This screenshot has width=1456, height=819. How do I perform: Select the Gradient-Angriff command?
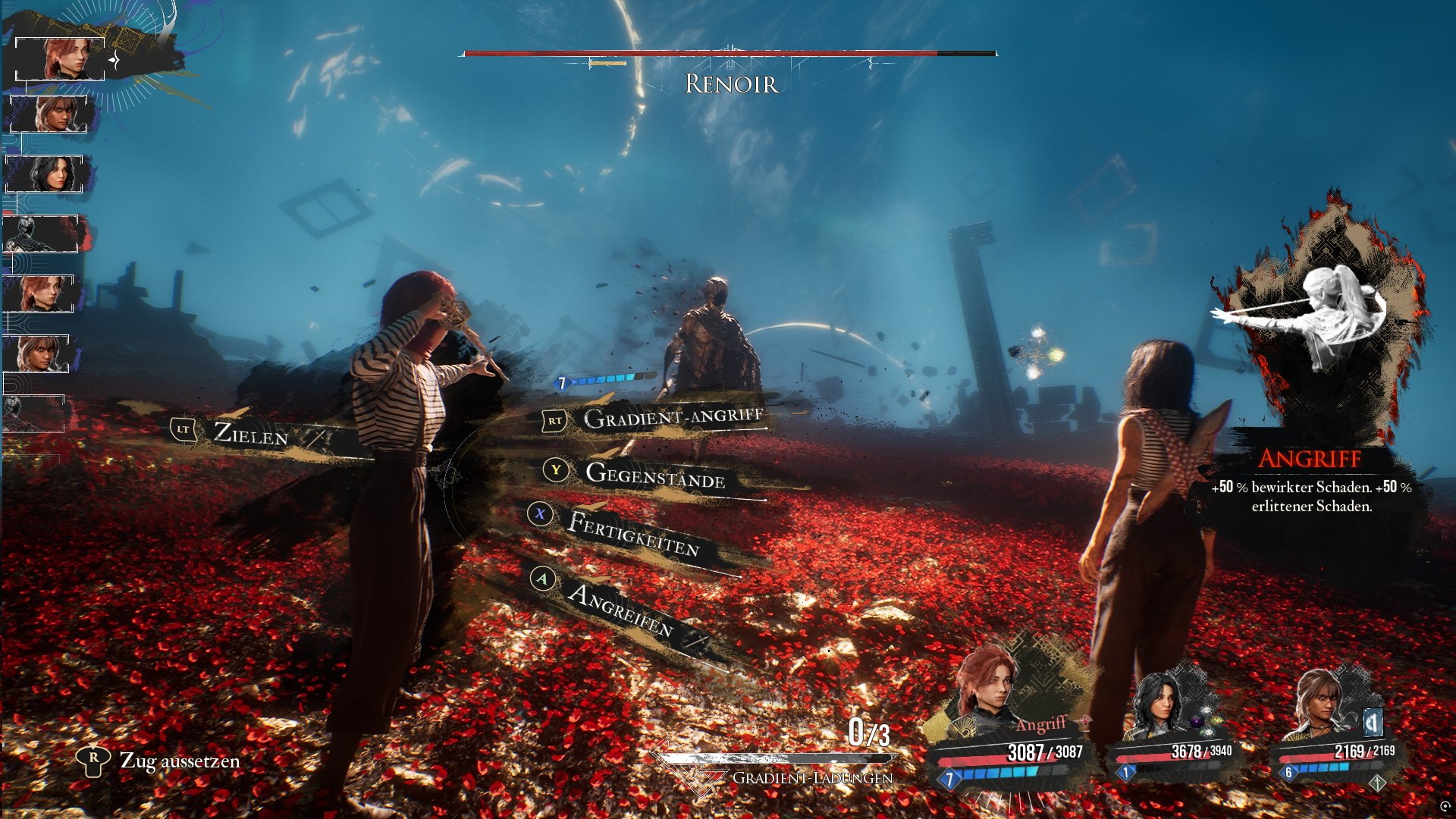672,417
